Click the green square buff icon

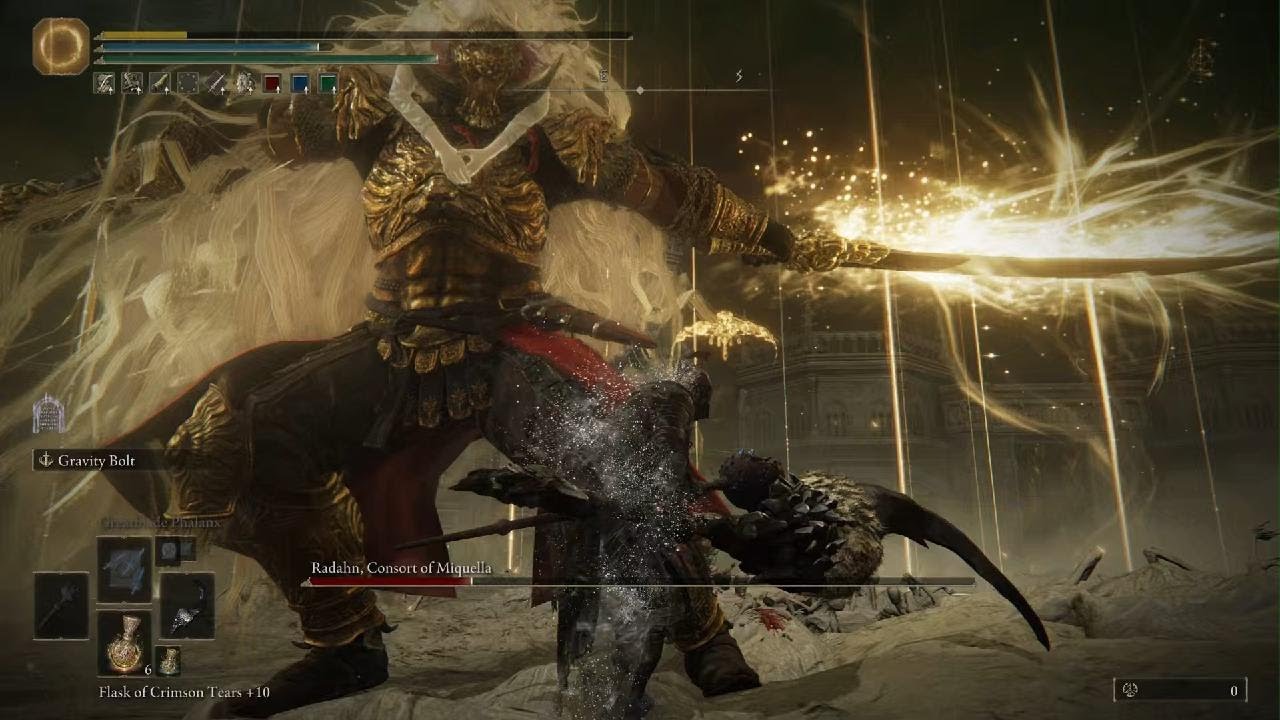[x=328, y=84]
